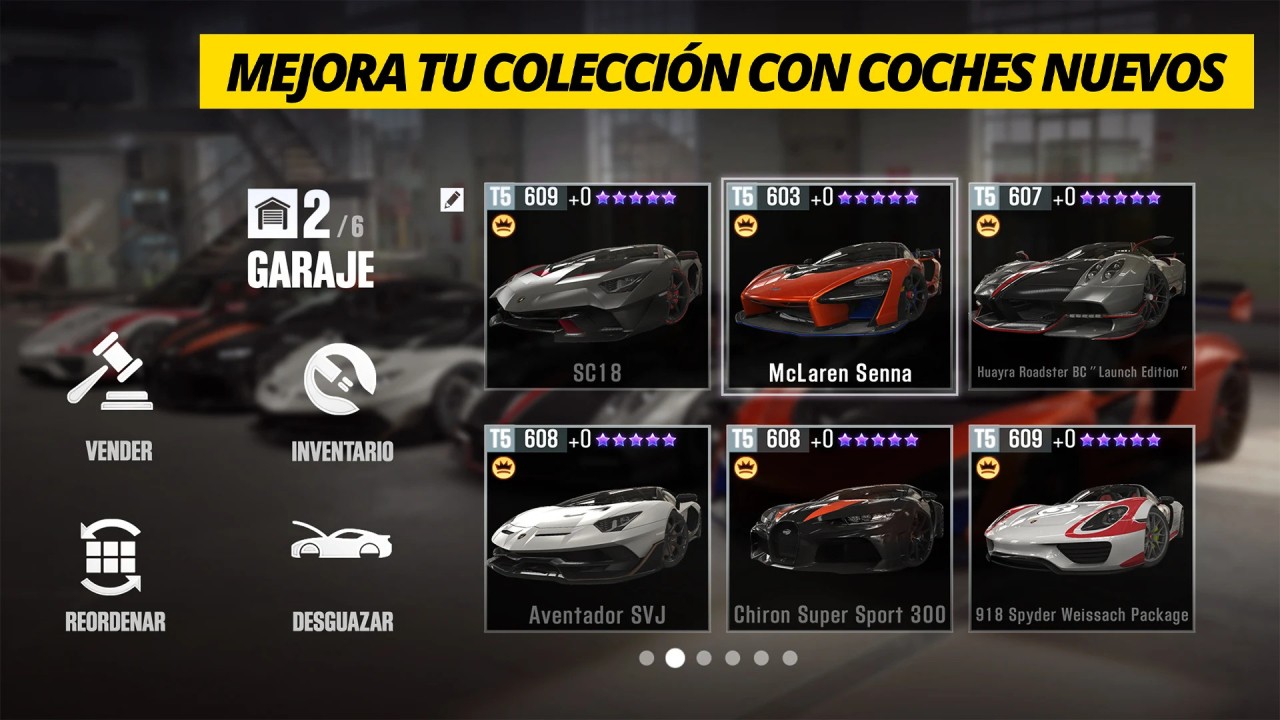Select the second garage page dot

pyautogui.click(x=673, y=658)
